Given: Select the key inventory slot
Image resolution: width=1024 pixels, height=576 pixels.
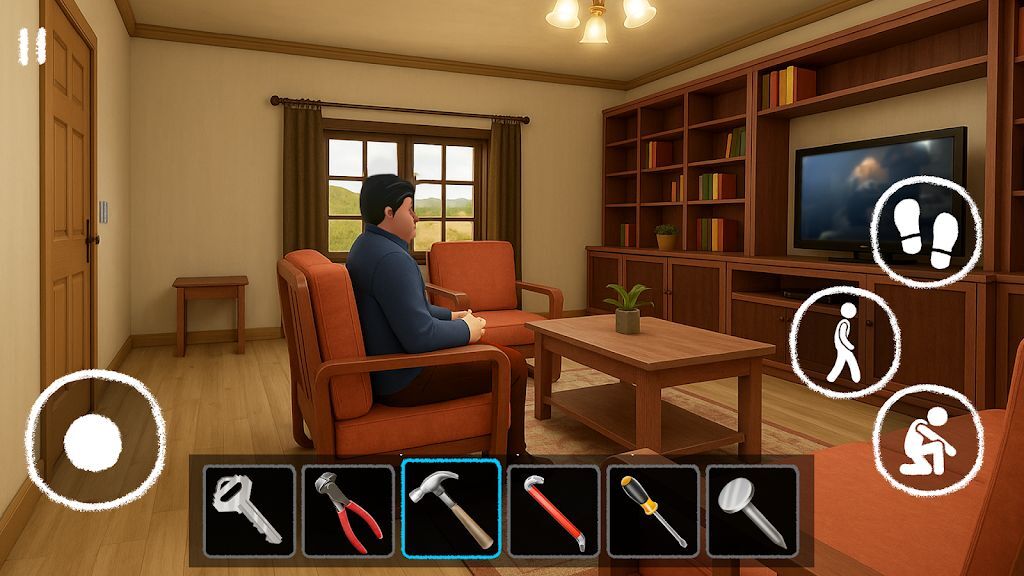Looking at the screenshot, I should click(x=249, y=510).
